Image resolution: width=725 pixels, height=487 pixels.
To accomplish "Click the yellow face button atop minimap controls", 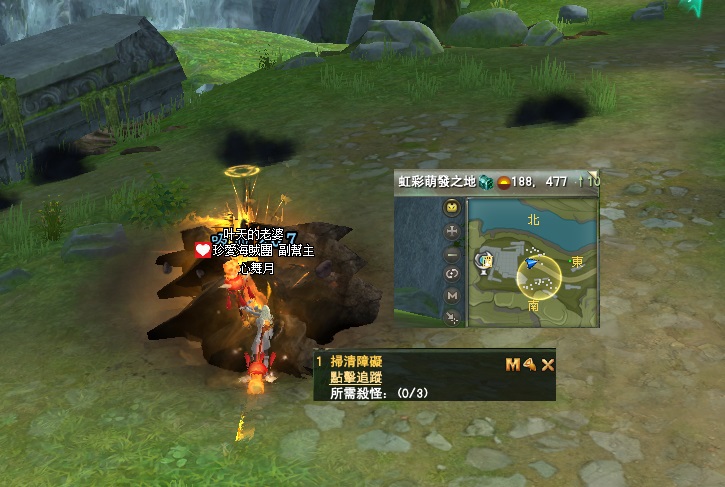I will coord(452,208).
